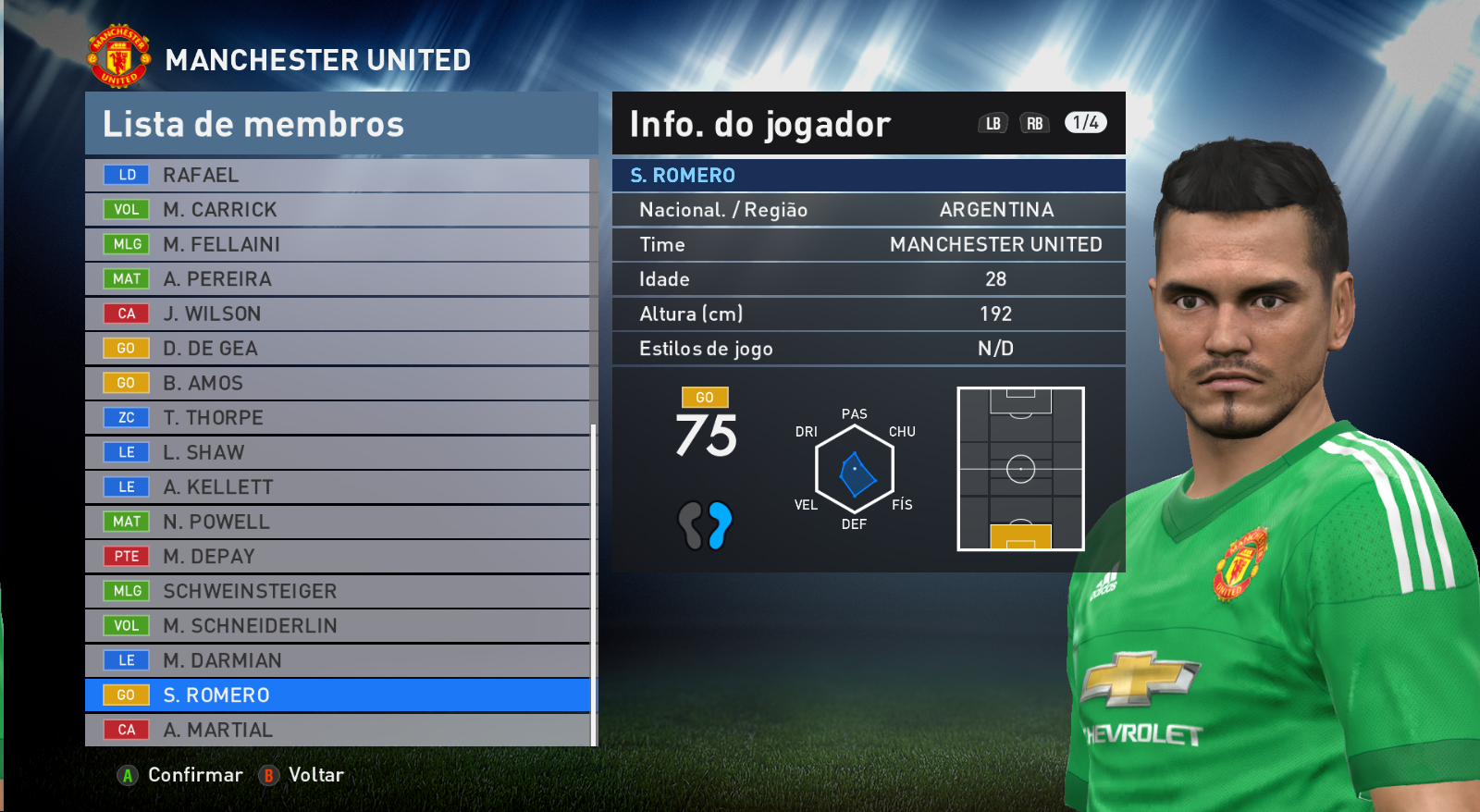Pick winger M. Depay
The width and height of the screenshot is (1480, 812).
pos(338,557)
